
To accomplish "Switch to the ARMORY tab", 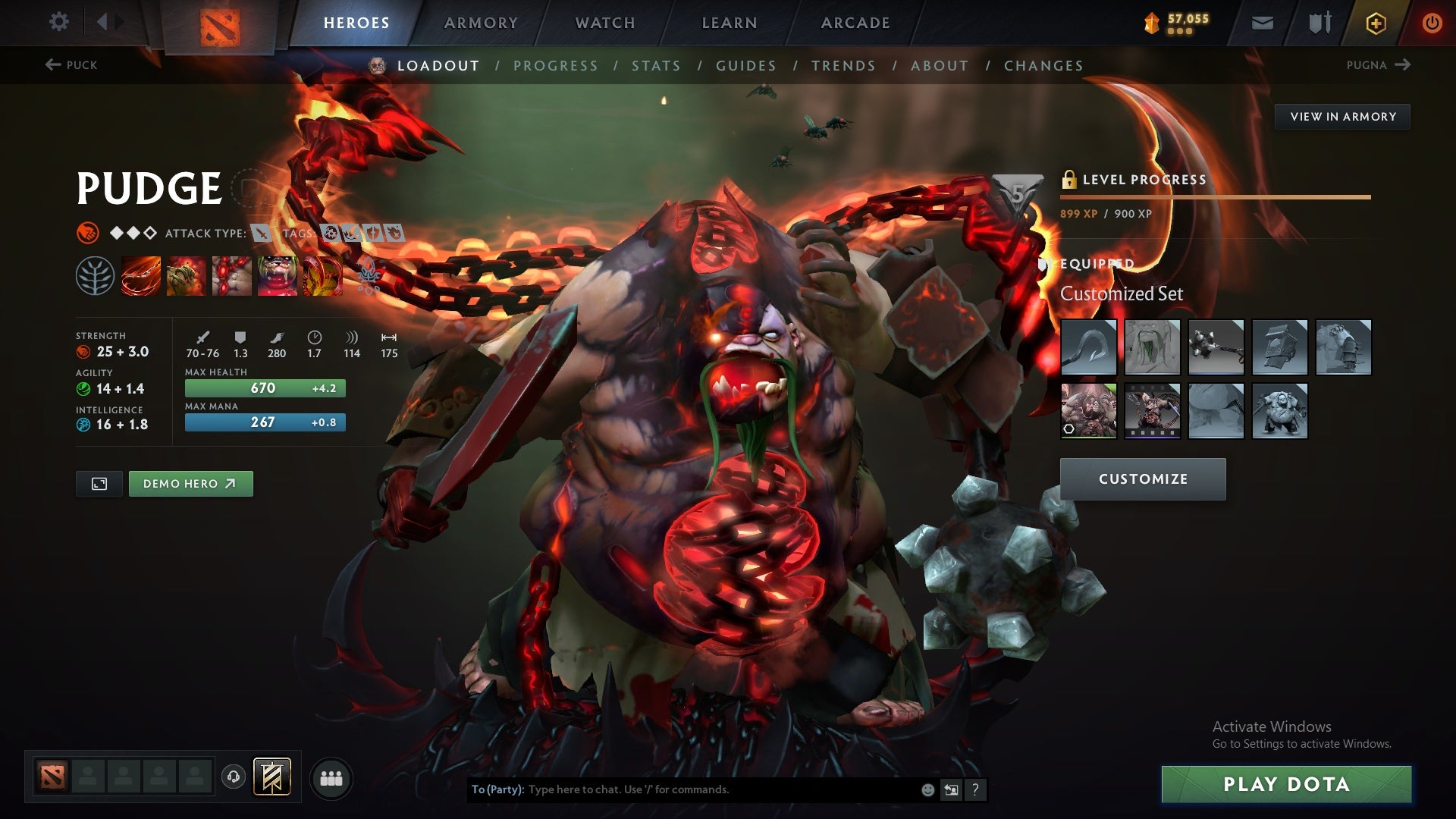I will point(482,22).
